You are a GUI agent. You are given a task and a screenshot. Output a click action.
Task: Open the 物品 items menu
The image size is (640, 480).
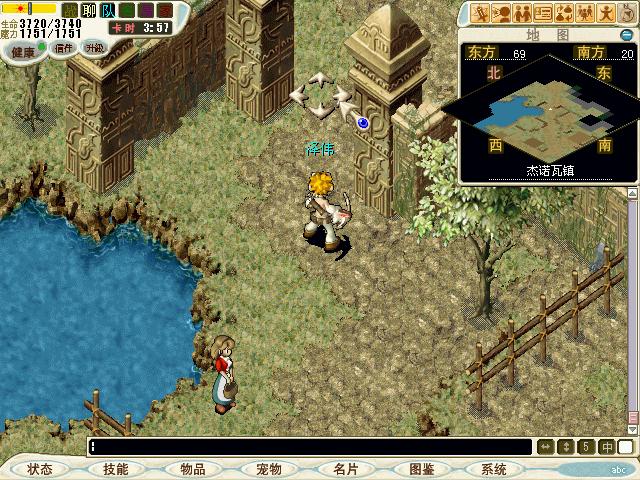[192, 469]
